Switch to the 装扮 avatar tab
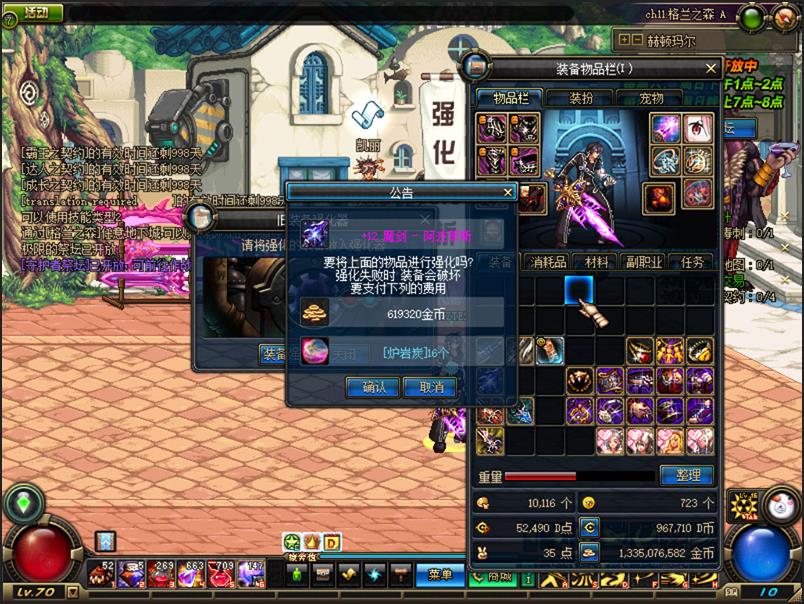The height and width of the screenshot is (604, 804). pos(581,98)
